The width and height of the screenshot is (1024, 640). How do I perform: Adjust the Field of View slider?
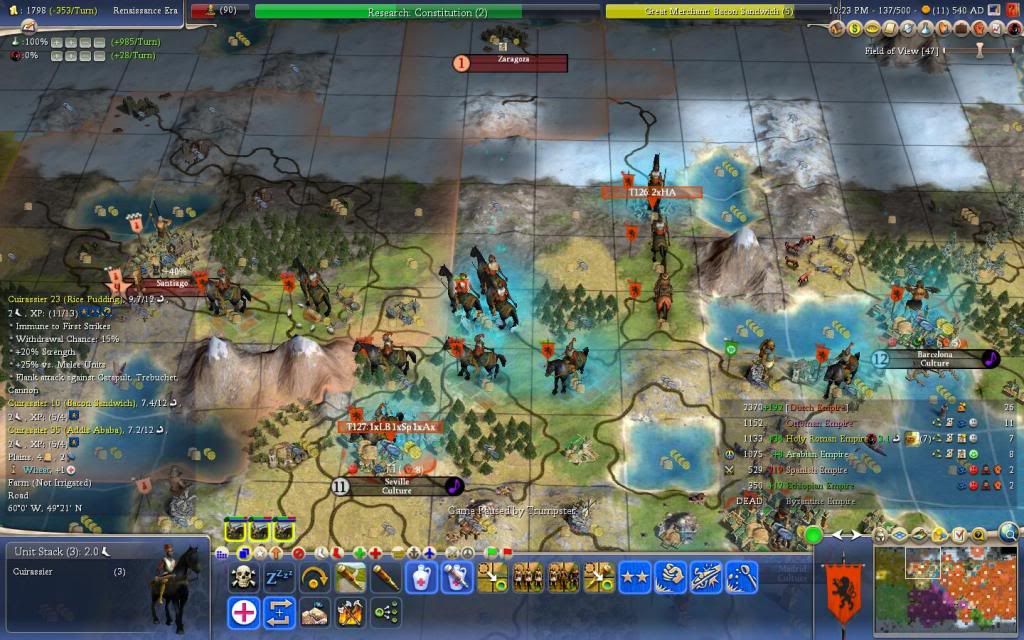[980, 50]
